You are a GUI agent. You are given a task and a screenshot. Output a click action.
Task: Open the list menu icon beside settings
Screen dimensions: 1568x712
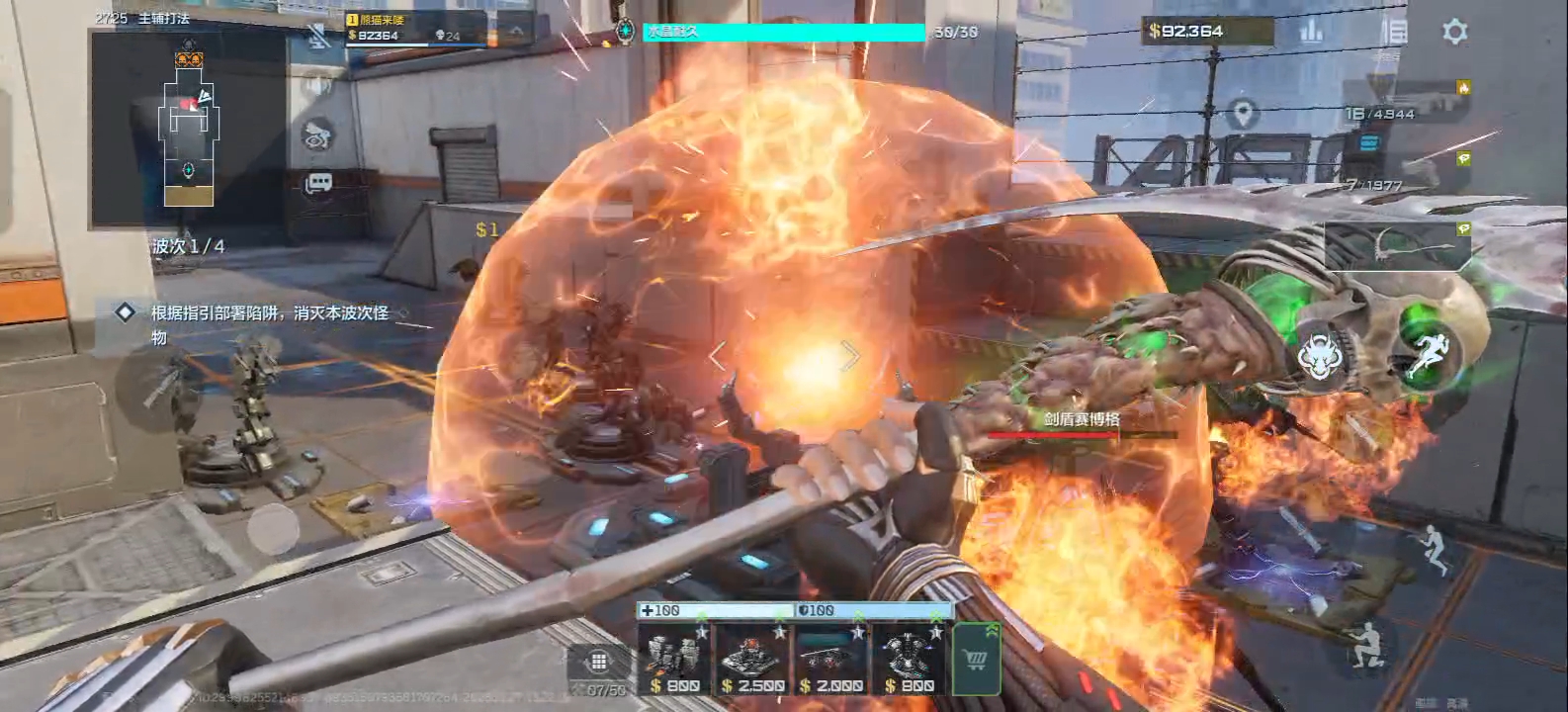[x=1394, y=32]
